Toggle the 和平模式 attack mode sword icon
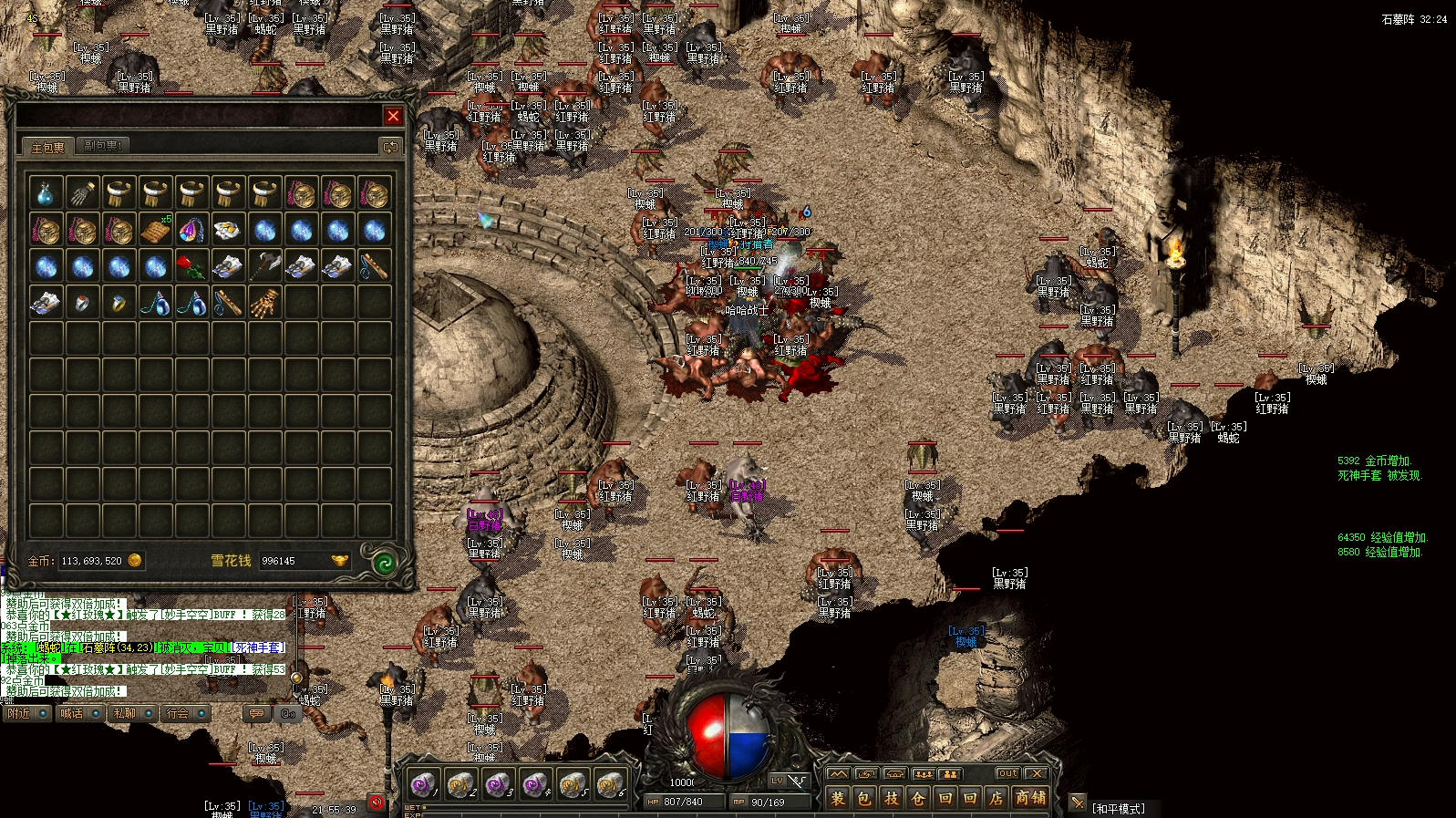Image resolution: width=1456 pixels, height=818 pixels. tap(1078, 803)
